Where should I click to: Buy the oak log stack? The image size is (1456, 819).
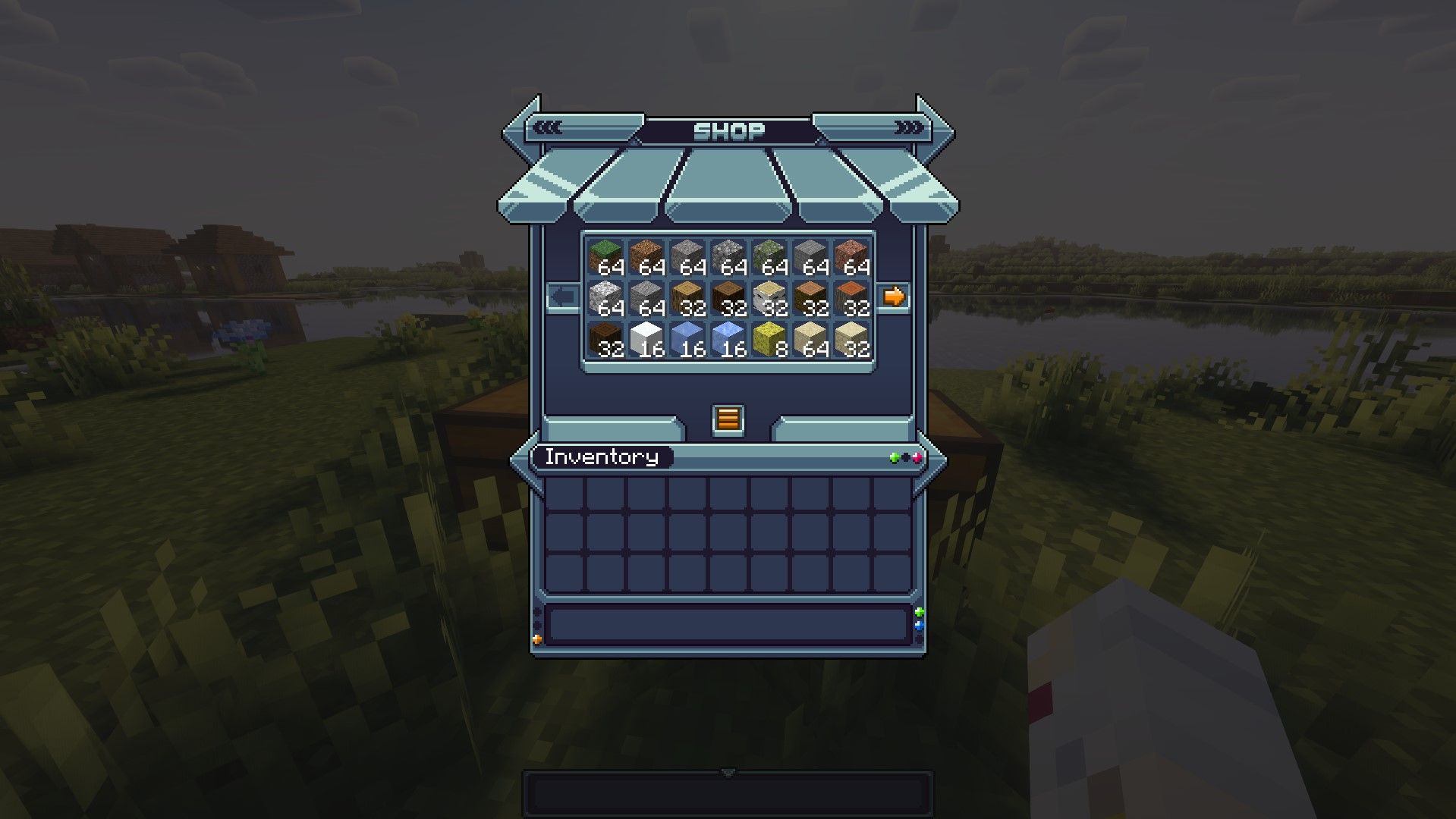pyautogui.click(x=687, y=298)
